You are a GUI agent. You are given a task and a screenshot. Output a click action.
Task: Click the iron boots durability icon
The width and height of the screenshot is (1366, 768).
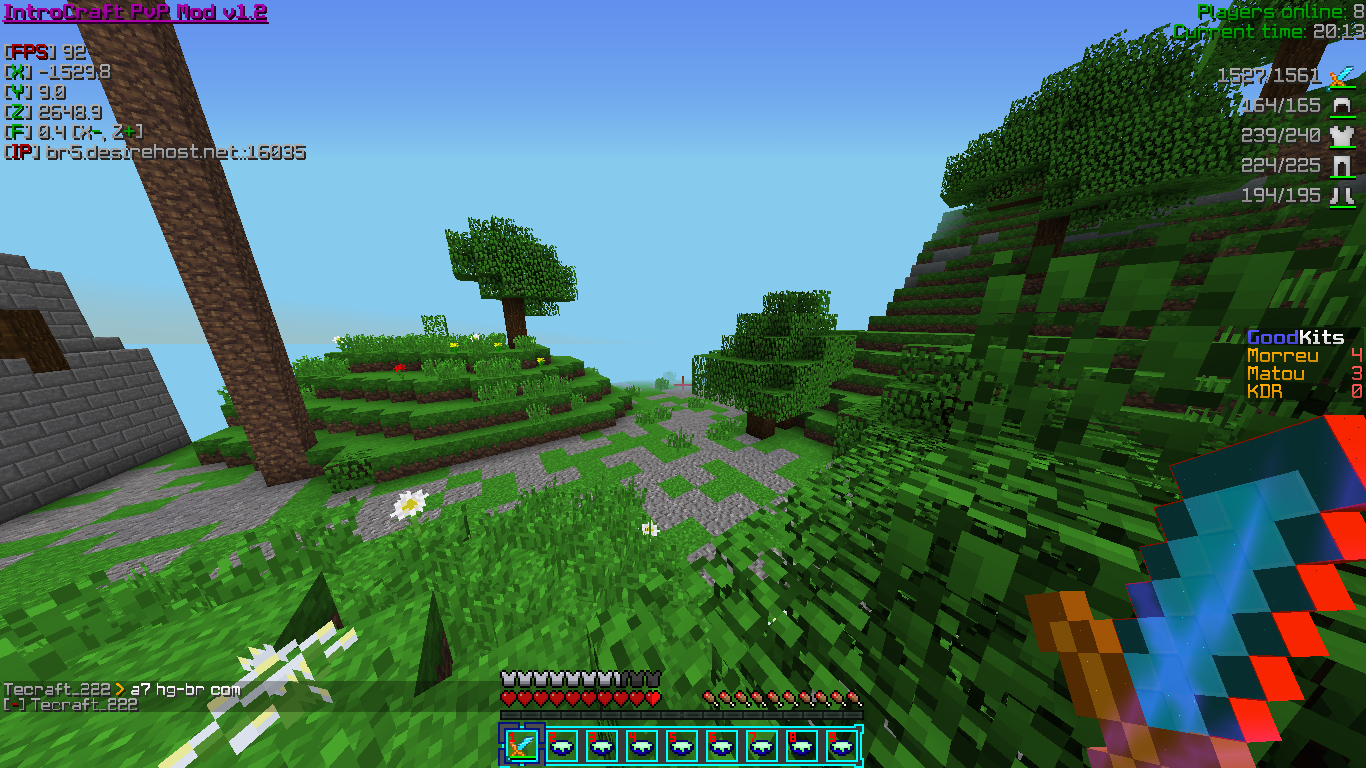point(1341,196)
